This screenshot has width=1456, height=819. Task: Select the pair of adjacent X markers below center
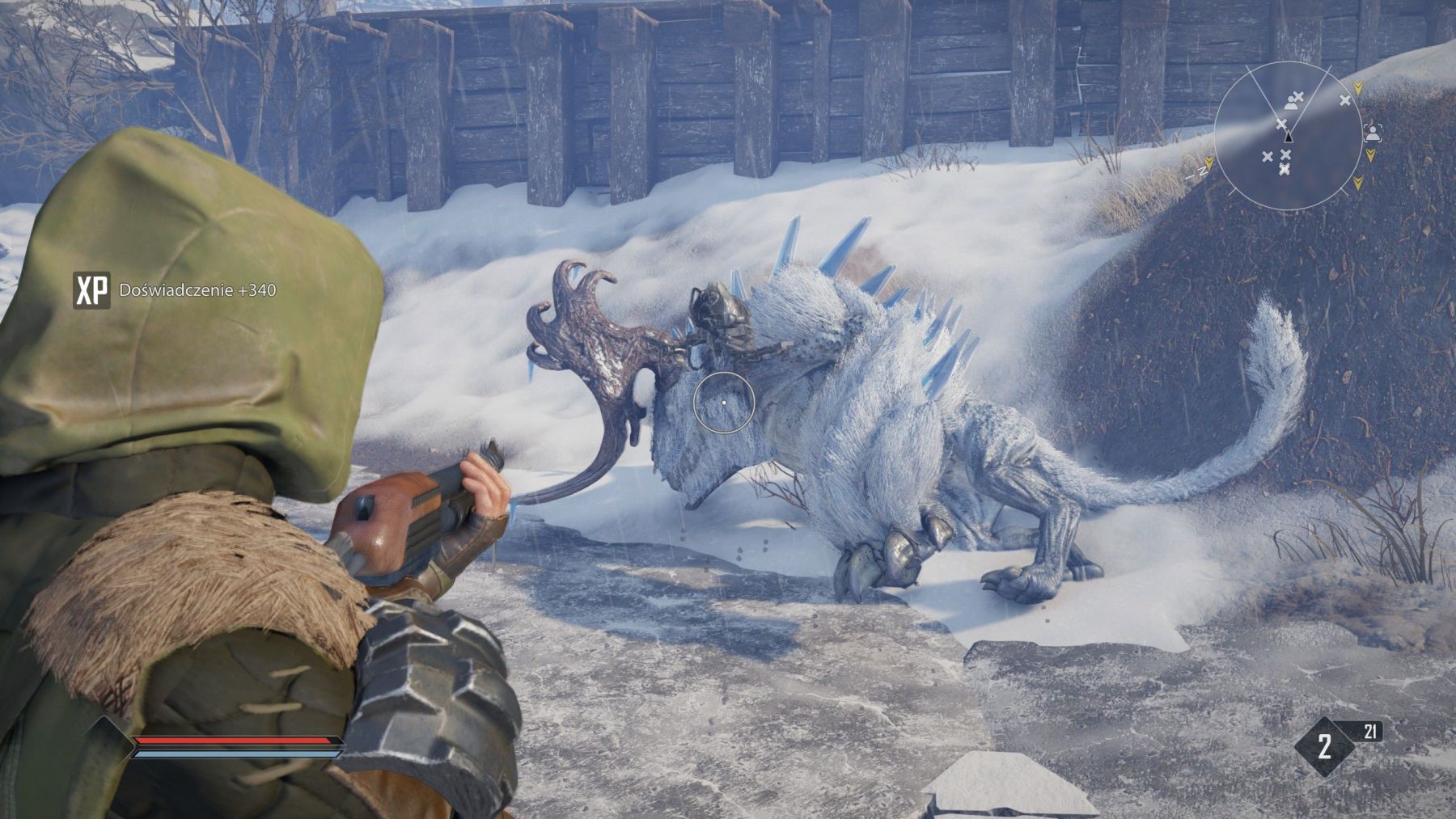(1276, 155)
